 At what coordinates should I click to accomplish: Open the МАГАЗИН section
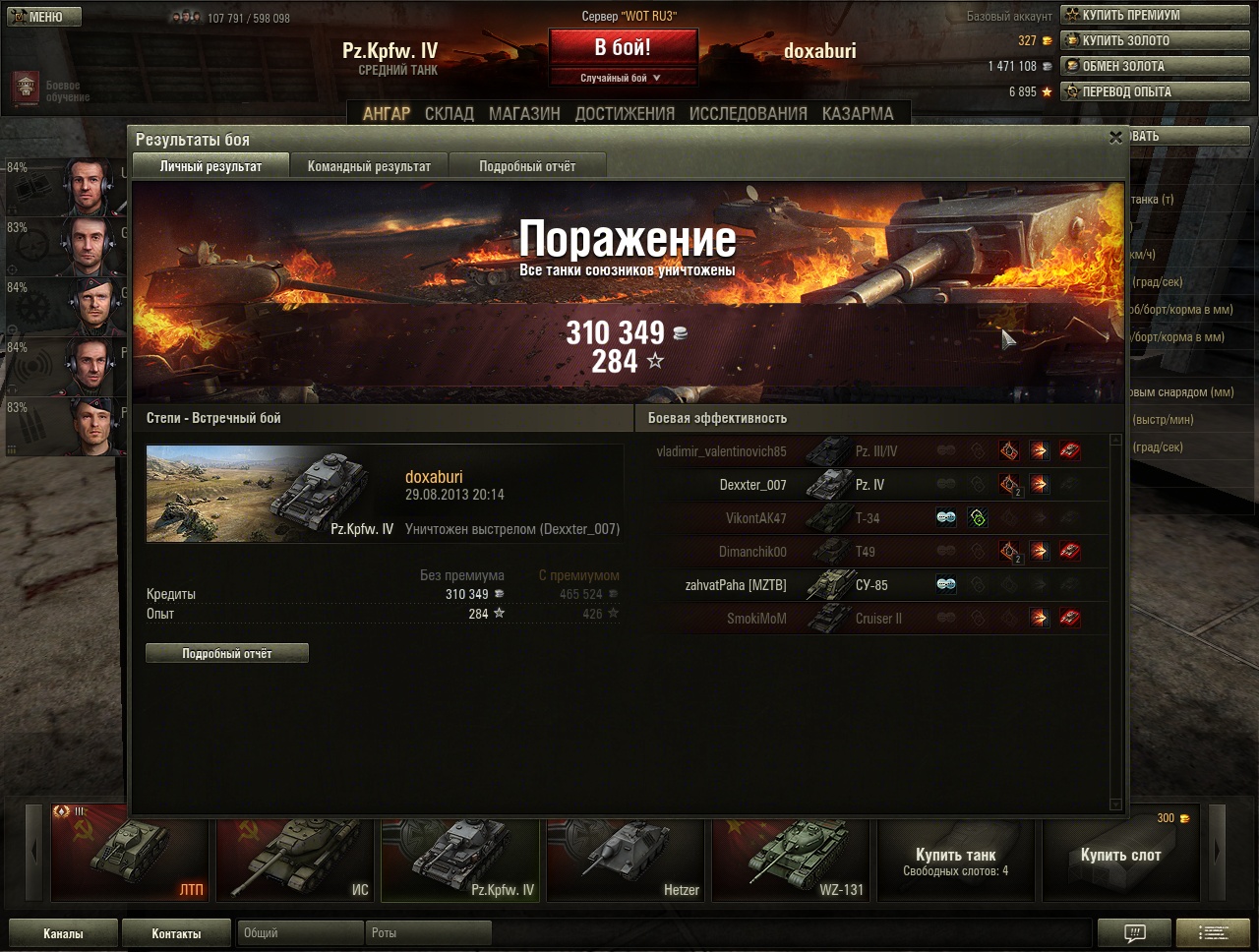524,114
